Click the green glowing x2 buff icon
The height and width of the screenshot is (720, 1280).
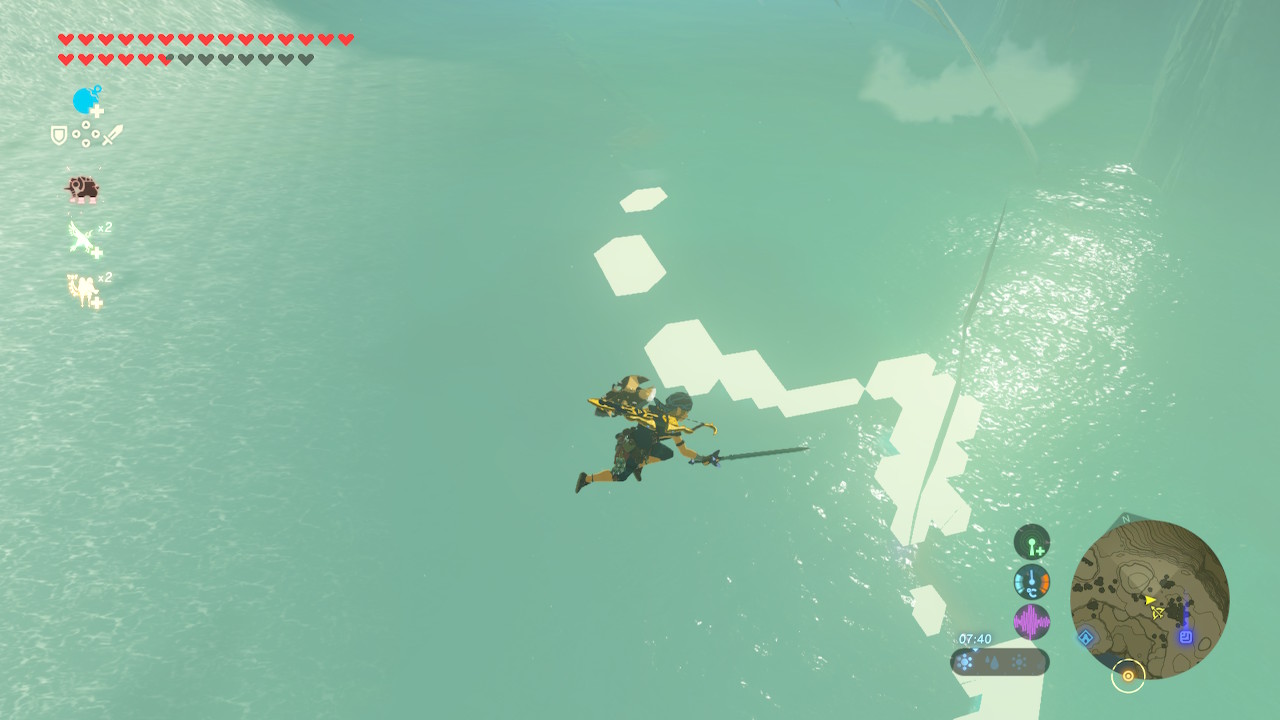point(84,240)
